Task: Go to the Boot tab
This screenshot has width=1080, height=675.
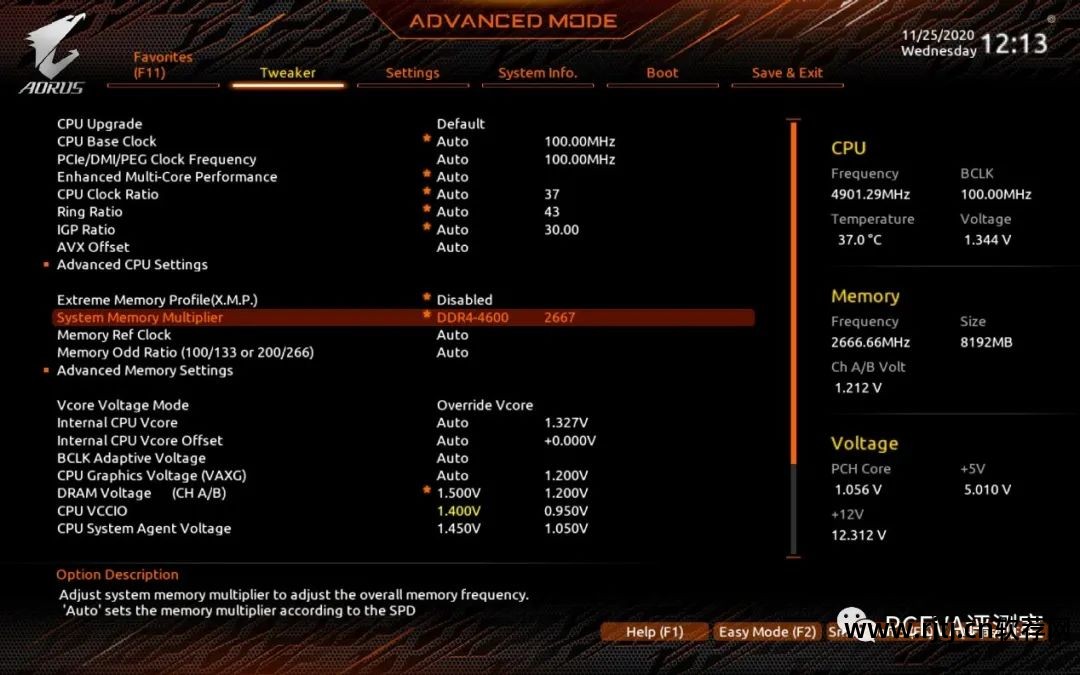Action: [x=662, y=73]
